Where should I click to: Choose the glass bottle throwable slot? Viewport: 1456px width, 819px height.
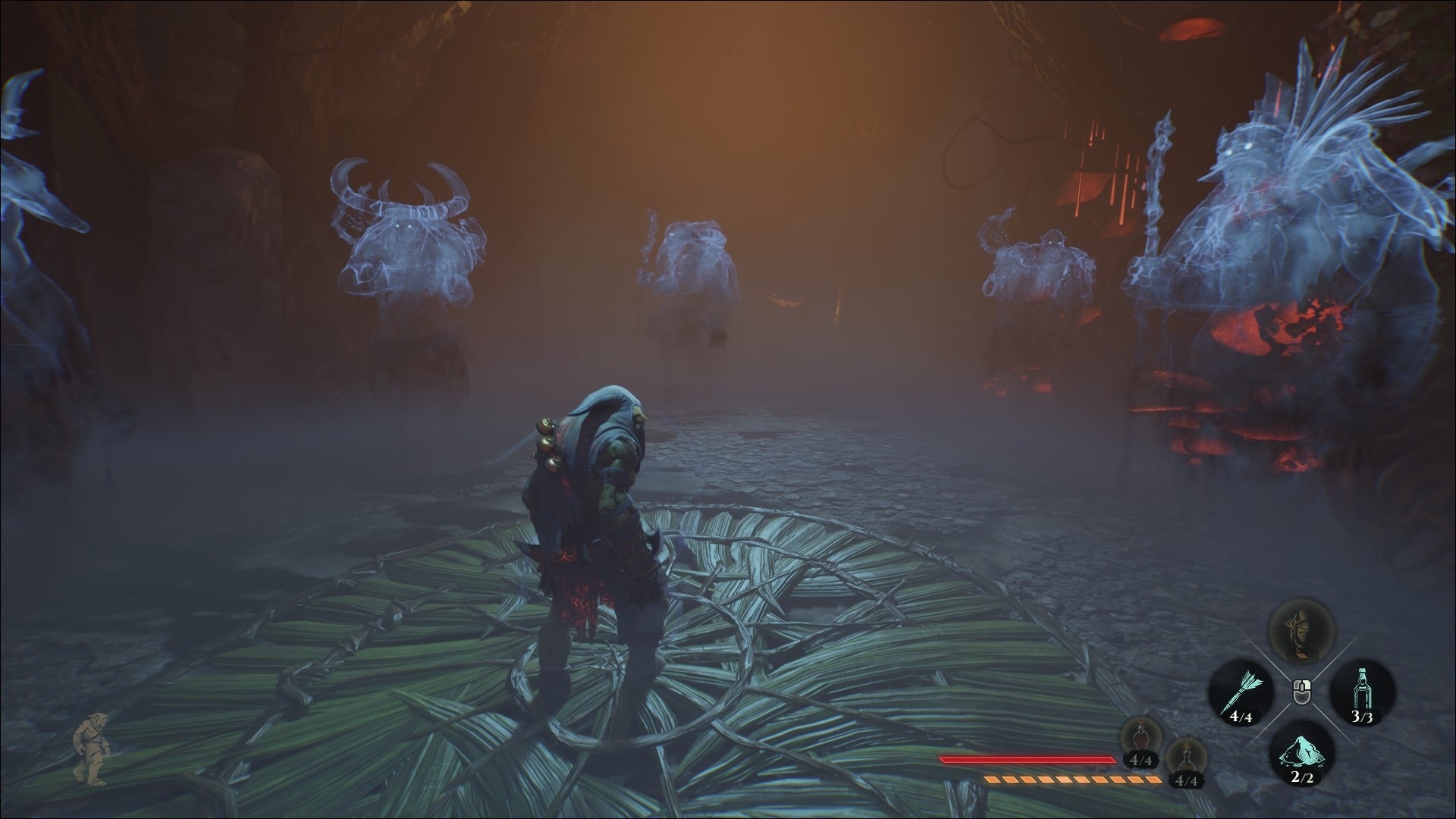[1363, 691]
